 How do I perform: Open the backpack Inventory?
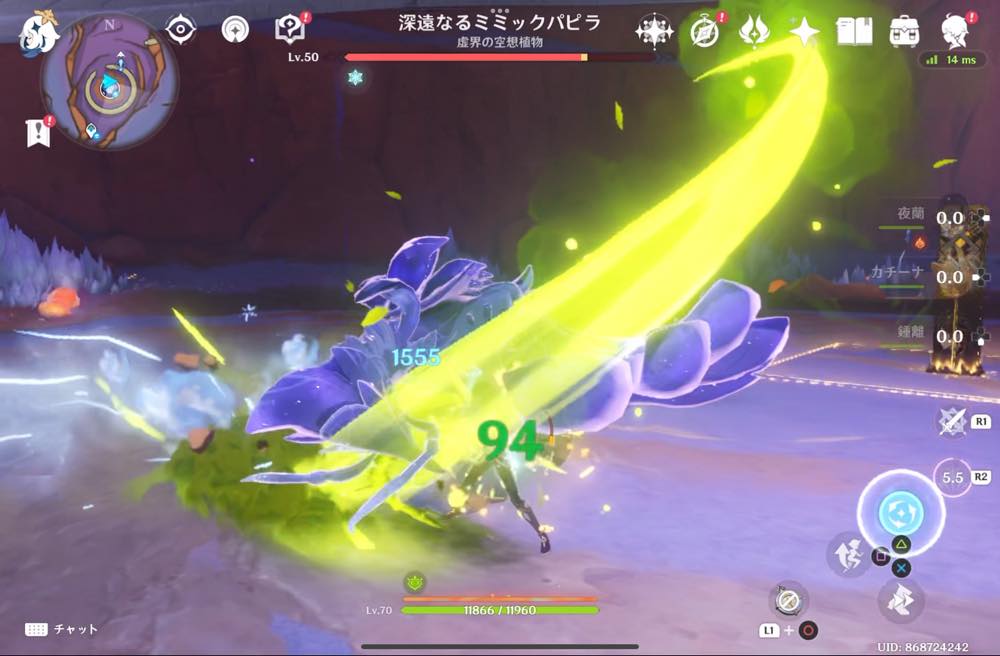click(x=905, y=31)
